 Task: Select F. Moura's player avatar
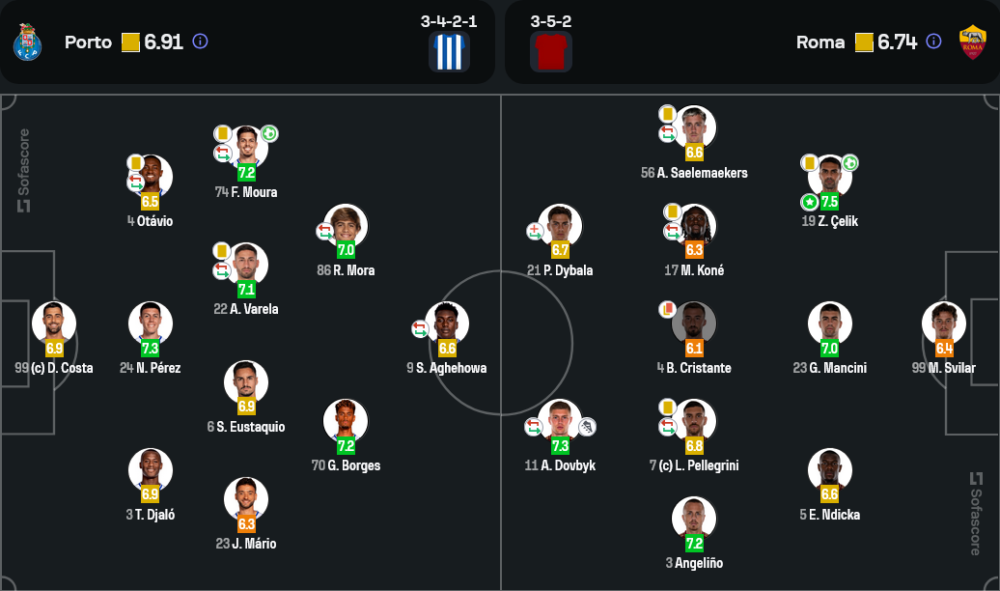click(246, 148)
